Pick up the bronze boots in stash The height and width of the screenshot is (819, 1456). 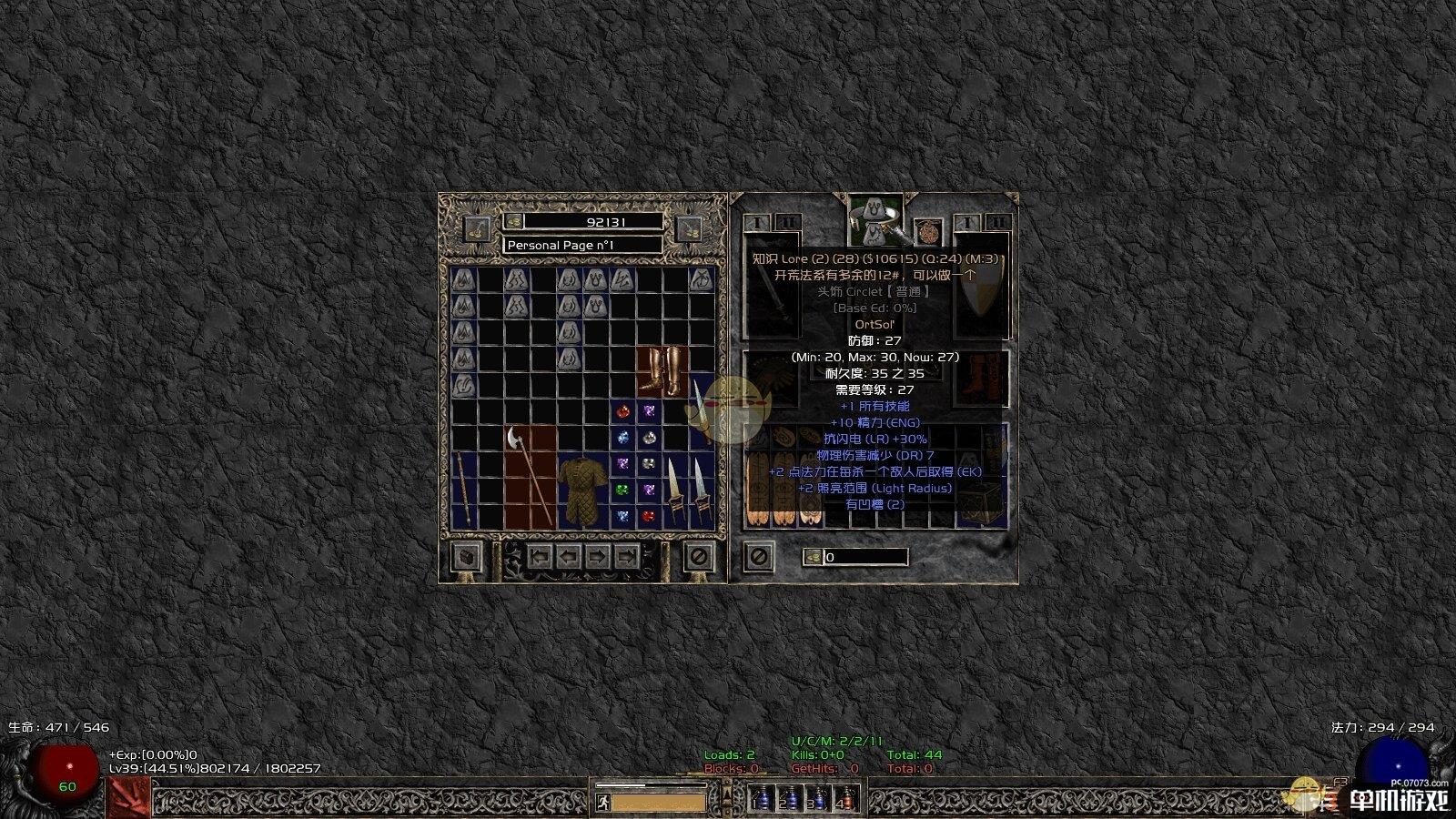662,370
